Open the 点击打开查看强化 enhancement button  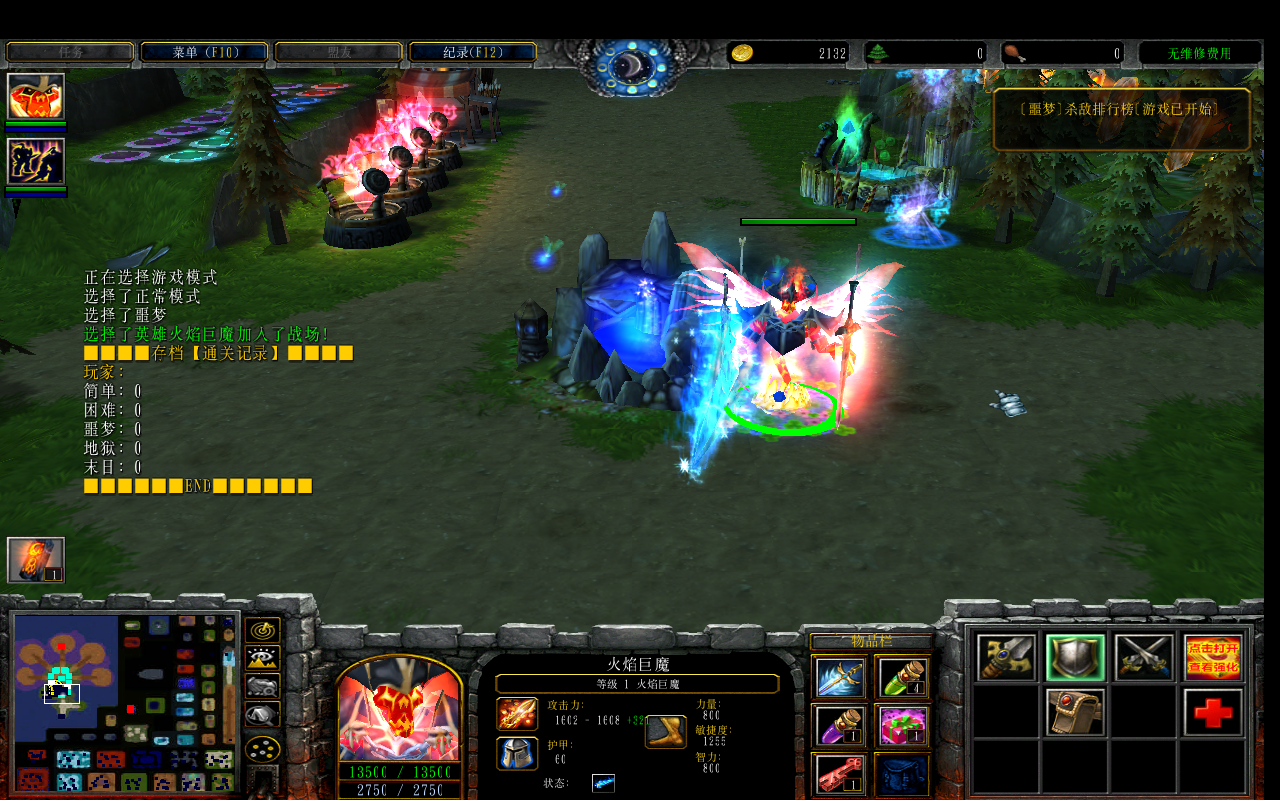click(1212, 658)
